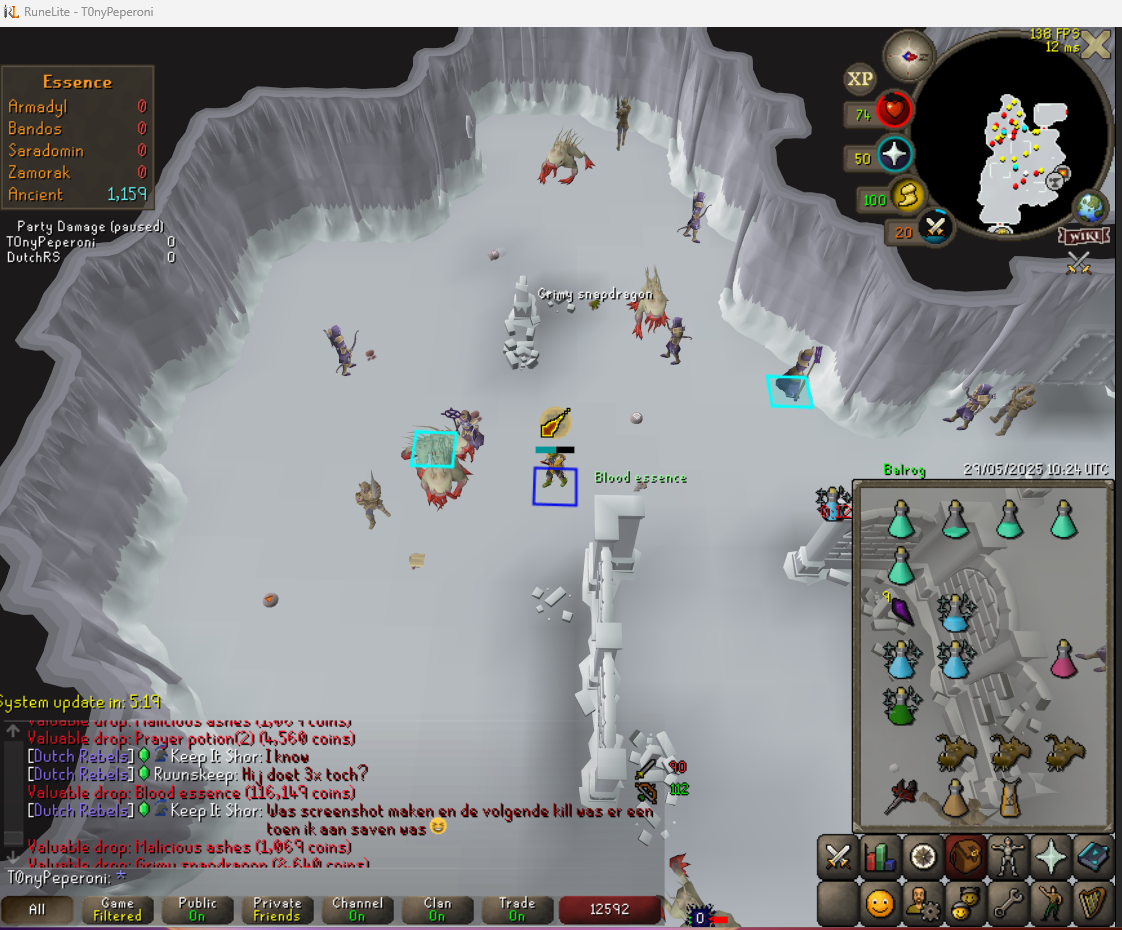Screen dimensions: 1122x930
Task: Open the Combat Options tab
Action: pyautogui.click(x=836, y=857)
